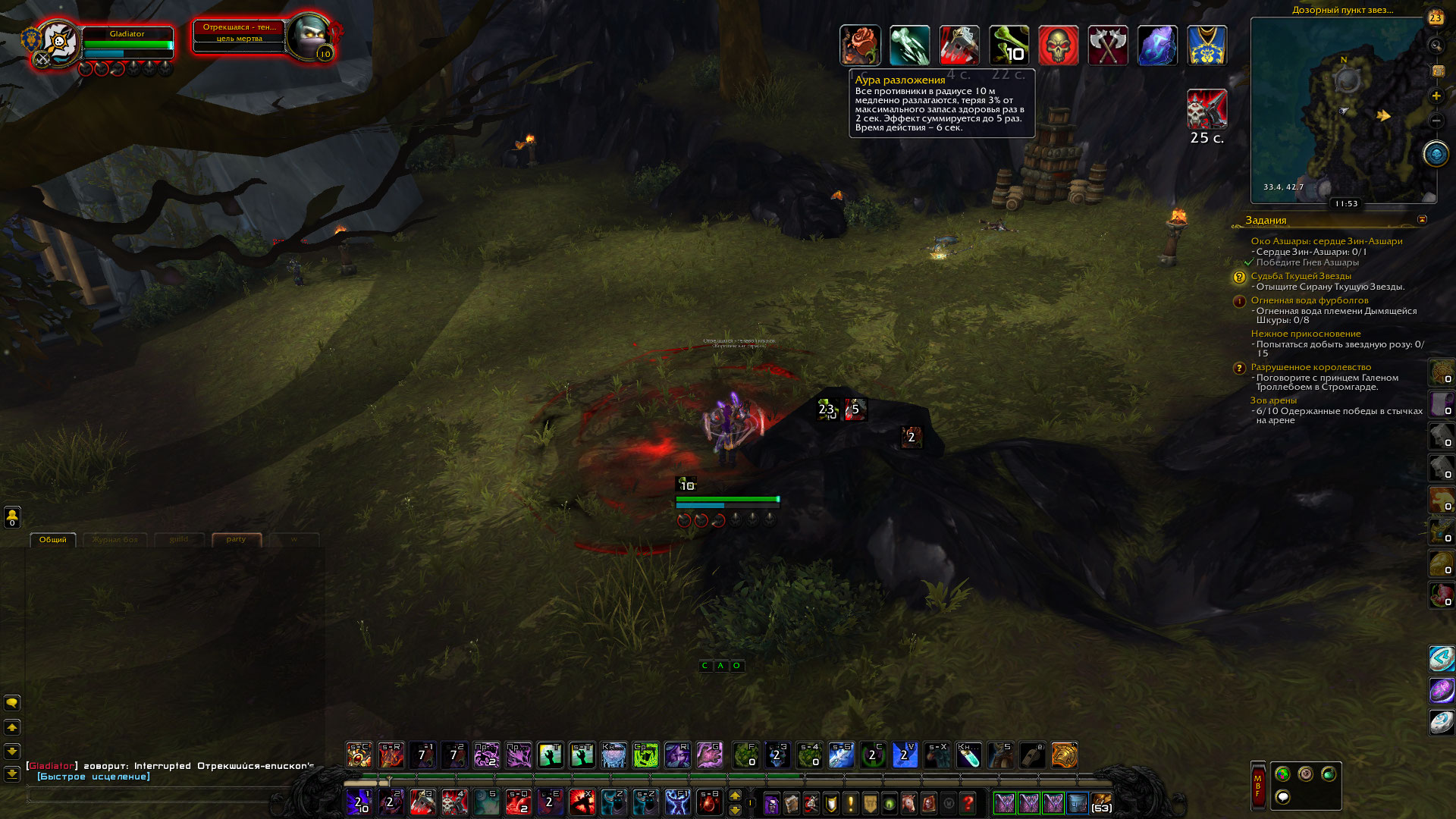Open the calendar button showing 23
The height and width of the screenshot is (819, 1456).
pyautogui.click(x=1436, y=18)
